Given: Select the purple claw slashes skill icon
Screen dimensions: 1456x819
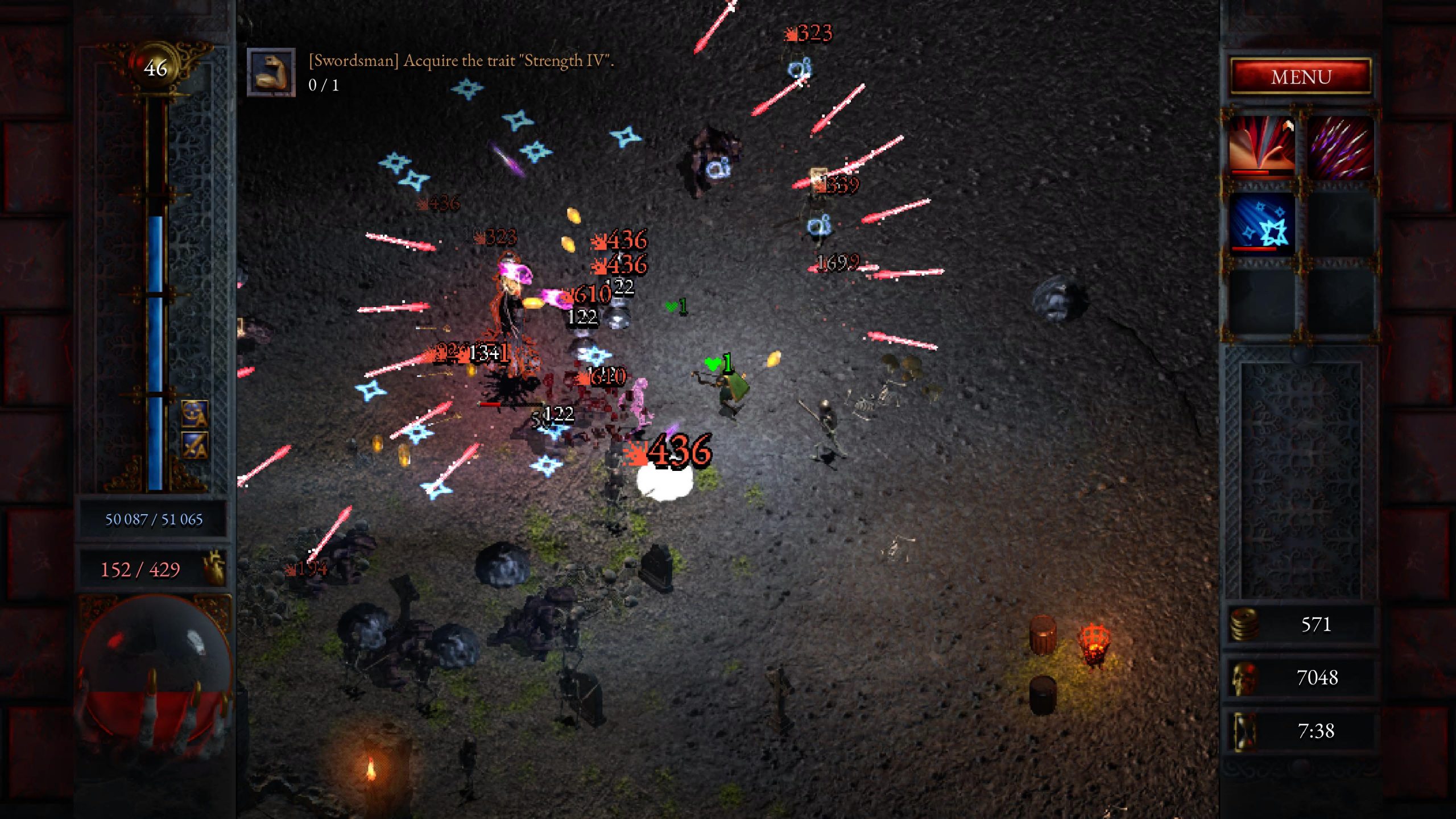Looking at the screenshot, I should click(1341, 147).
